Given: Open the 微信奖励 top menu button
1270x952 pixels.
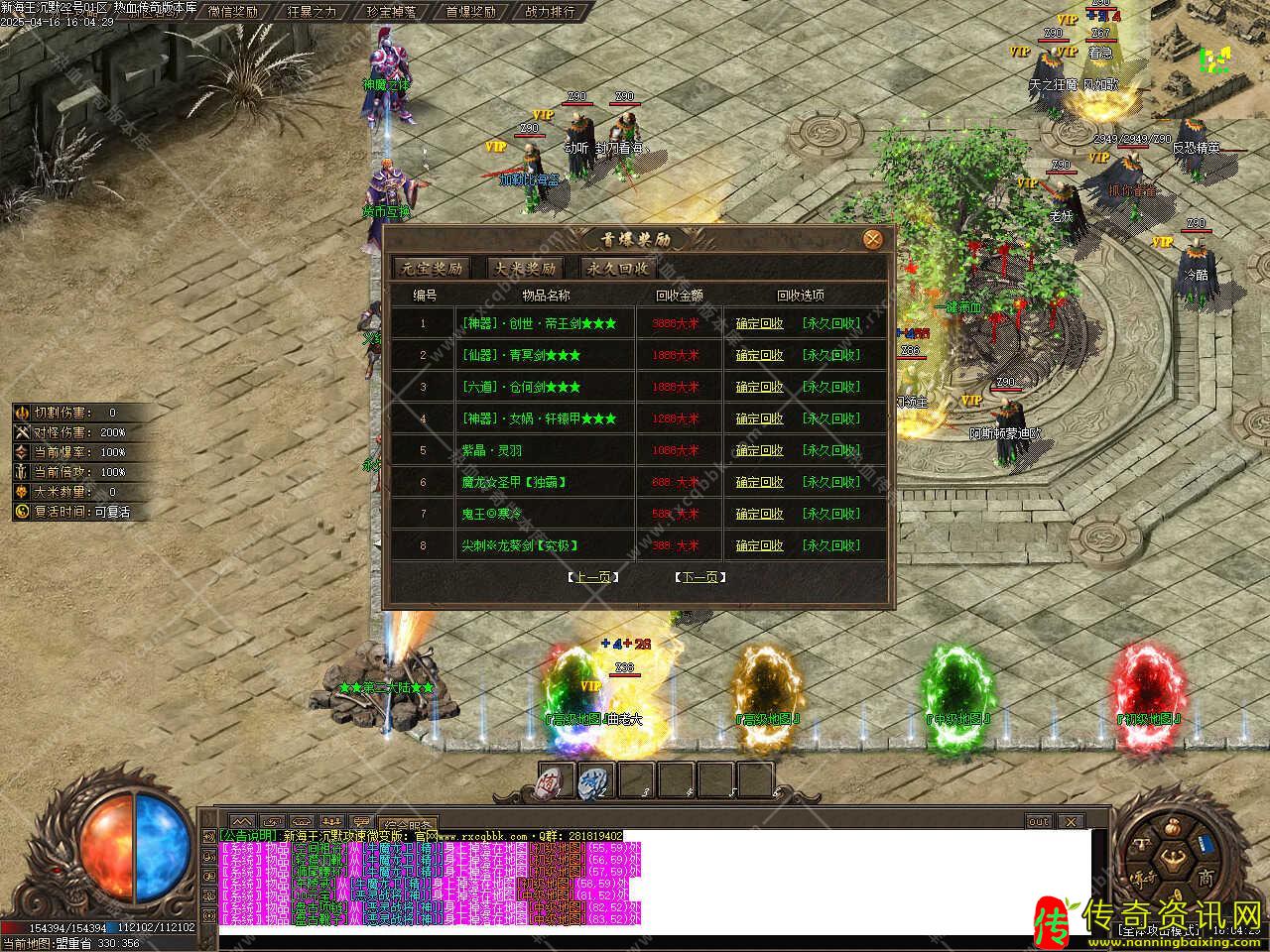Looking at the screenshot, I should [x=233, y=12].
